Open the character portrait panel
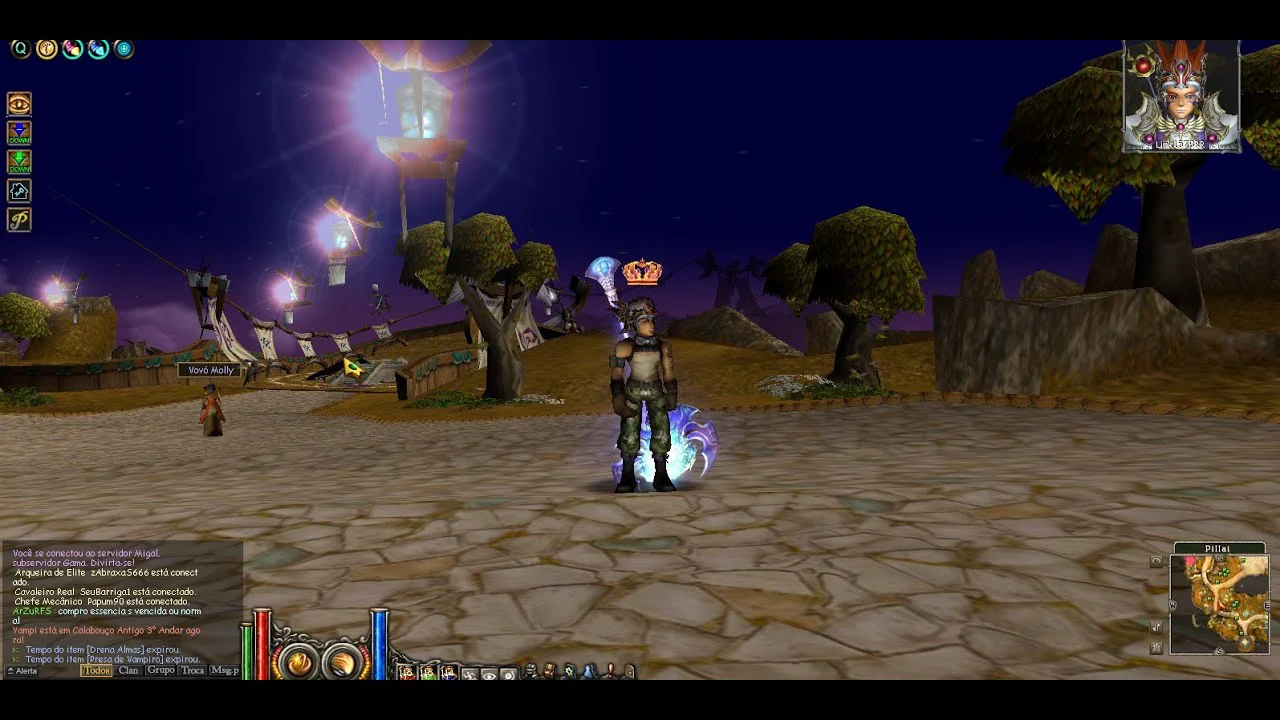Image resolution: width=1280 pixels, height=720 pixels. pyautogui.click(x=1181, y=96)
